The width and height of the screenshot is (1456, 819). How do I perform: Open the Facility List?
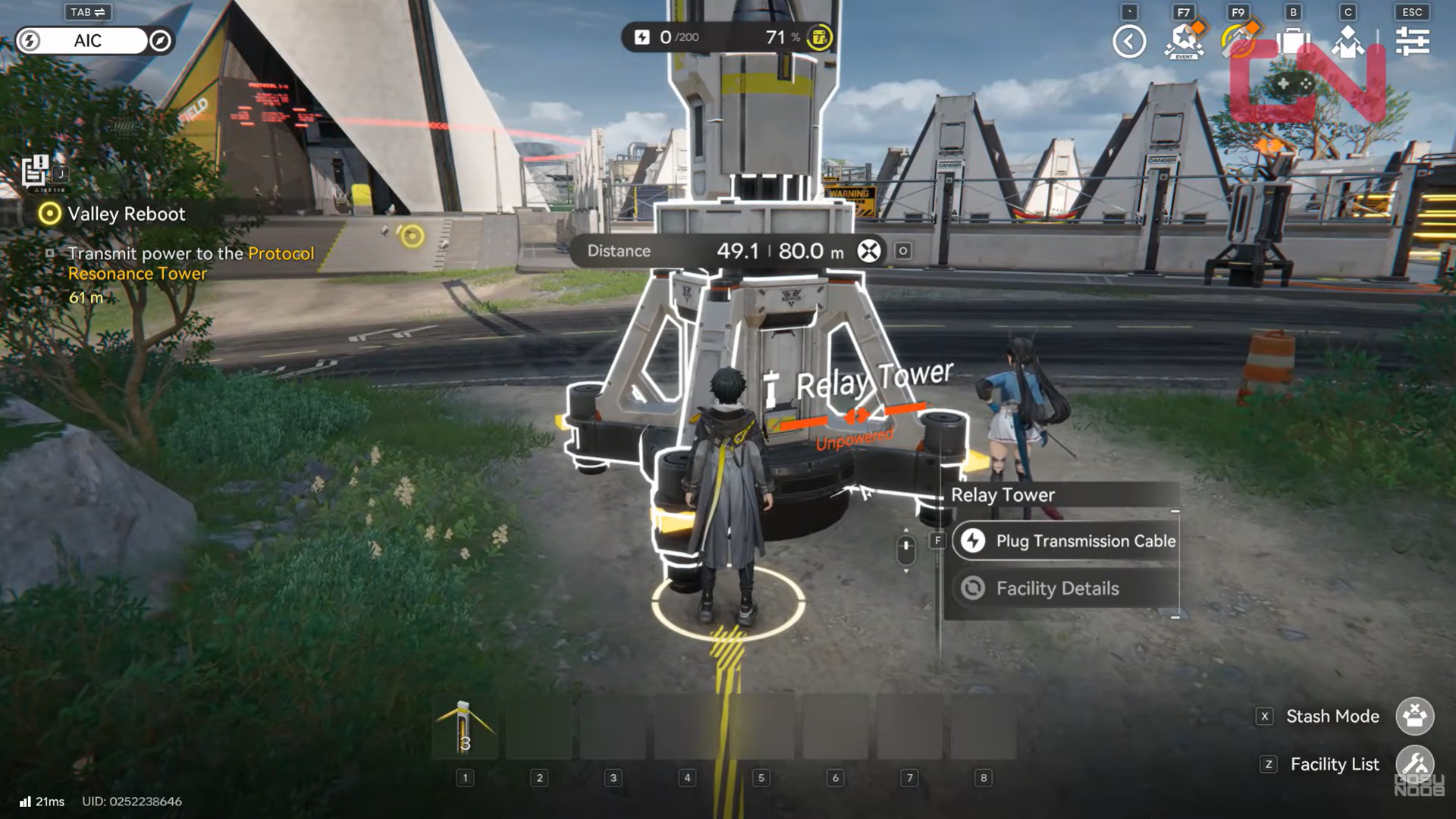pyautogui.click(x=1414, y=764)
